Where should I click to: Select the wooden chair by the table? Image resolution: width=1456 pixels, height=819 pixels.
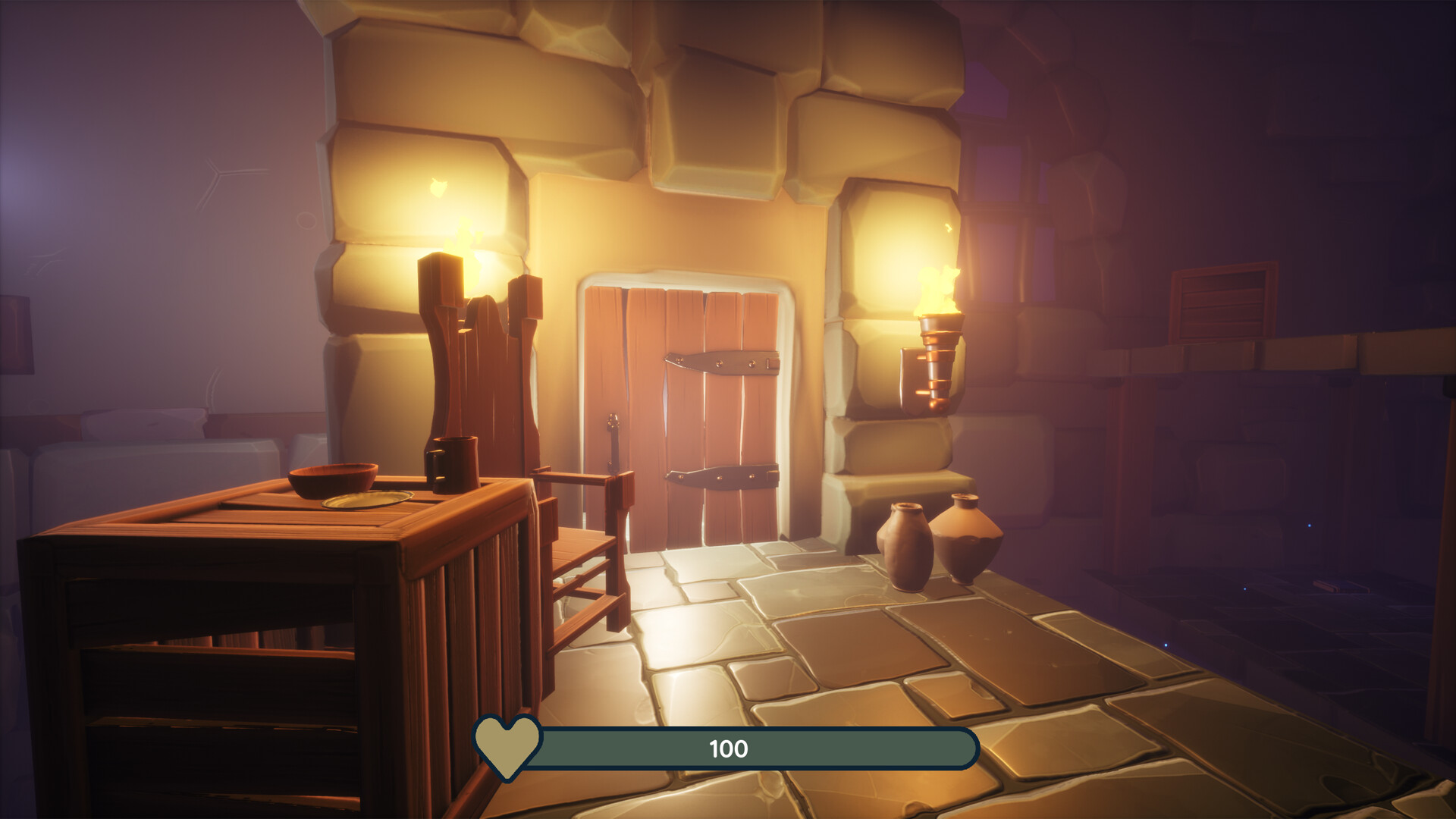(x=584, y=546)
